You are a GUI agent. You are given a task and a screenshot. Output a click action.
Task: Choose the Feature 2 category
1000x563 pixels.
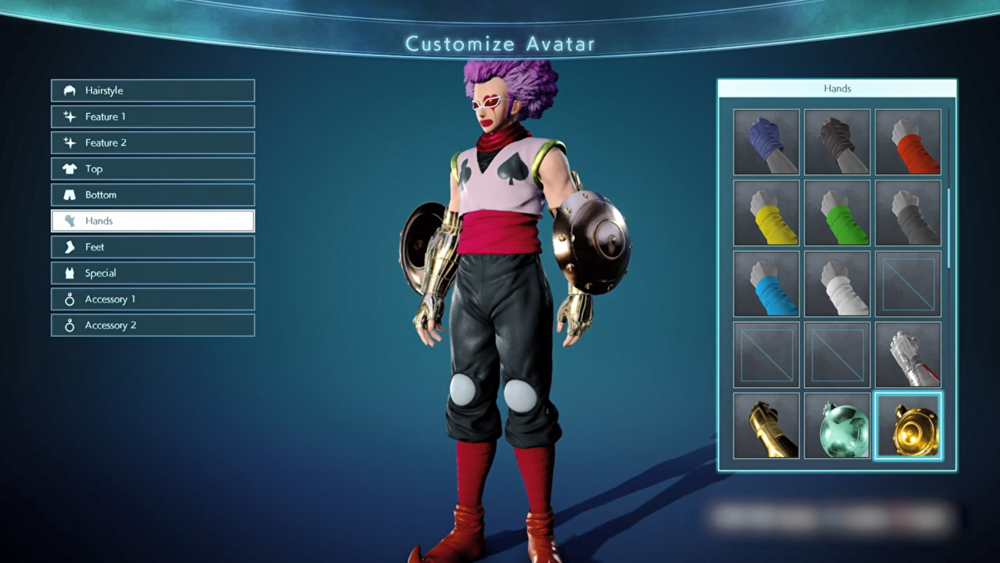(153, 143)
